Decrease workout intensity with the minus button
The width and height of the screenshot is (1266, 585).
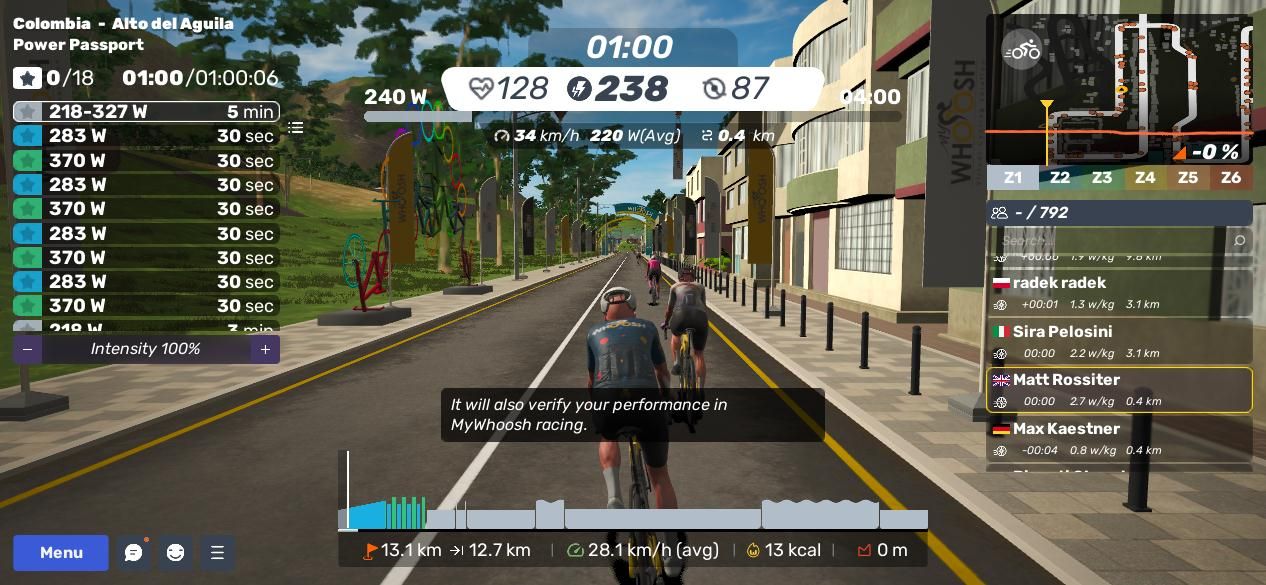pos(27,349)
